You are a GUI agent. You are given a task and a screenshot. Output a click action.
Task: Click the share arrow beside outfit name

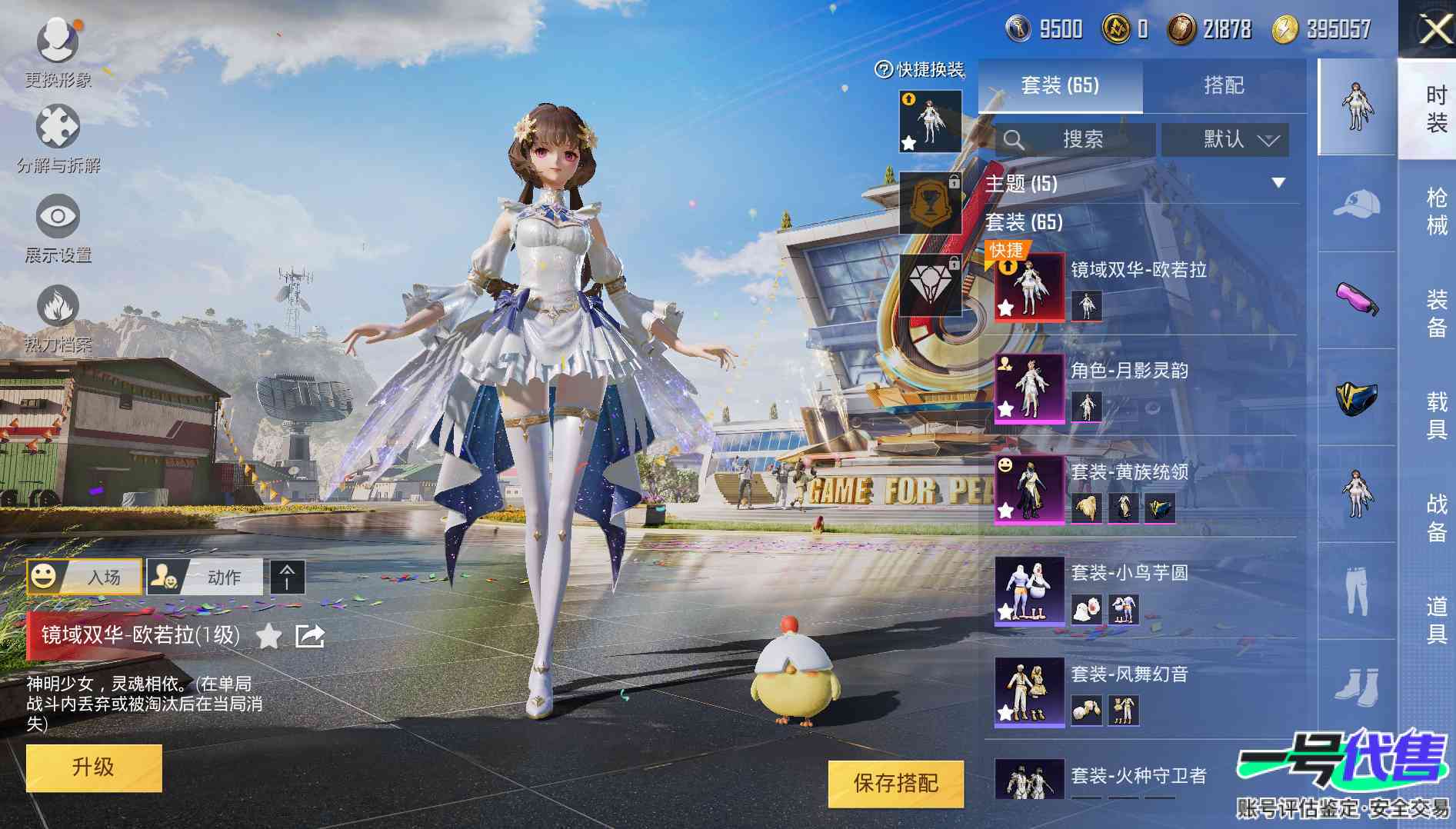[x=310, y=636]
